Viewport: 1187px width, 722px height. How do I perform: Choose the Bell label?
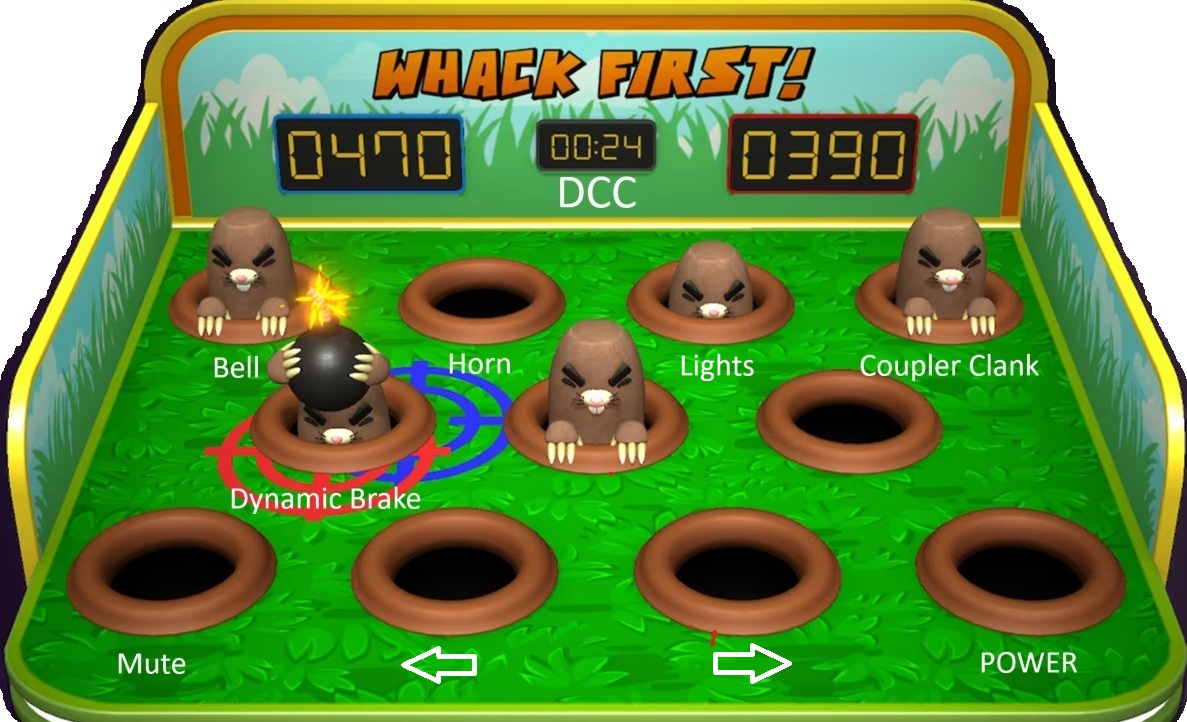(236, 367)
